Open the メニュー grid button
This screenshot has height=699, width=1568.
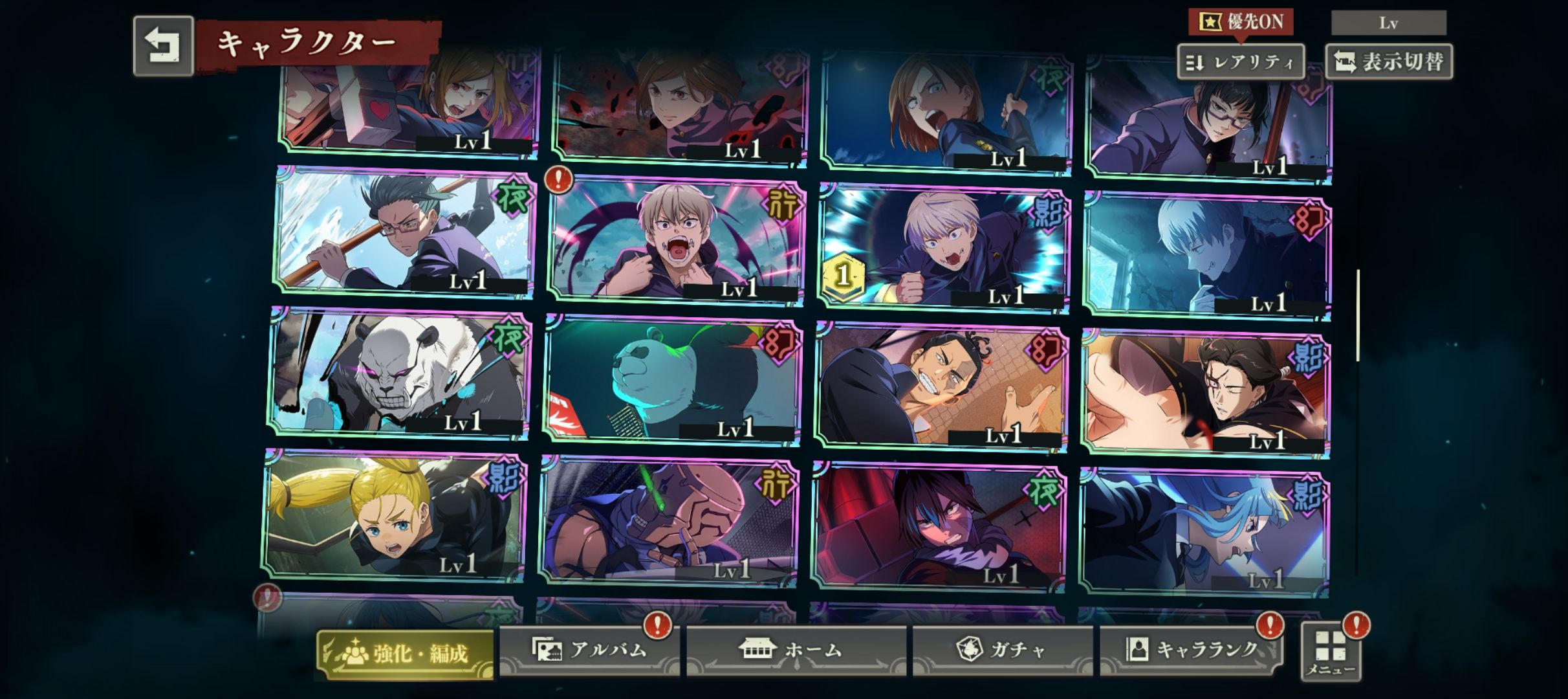tap(1331, 651)
